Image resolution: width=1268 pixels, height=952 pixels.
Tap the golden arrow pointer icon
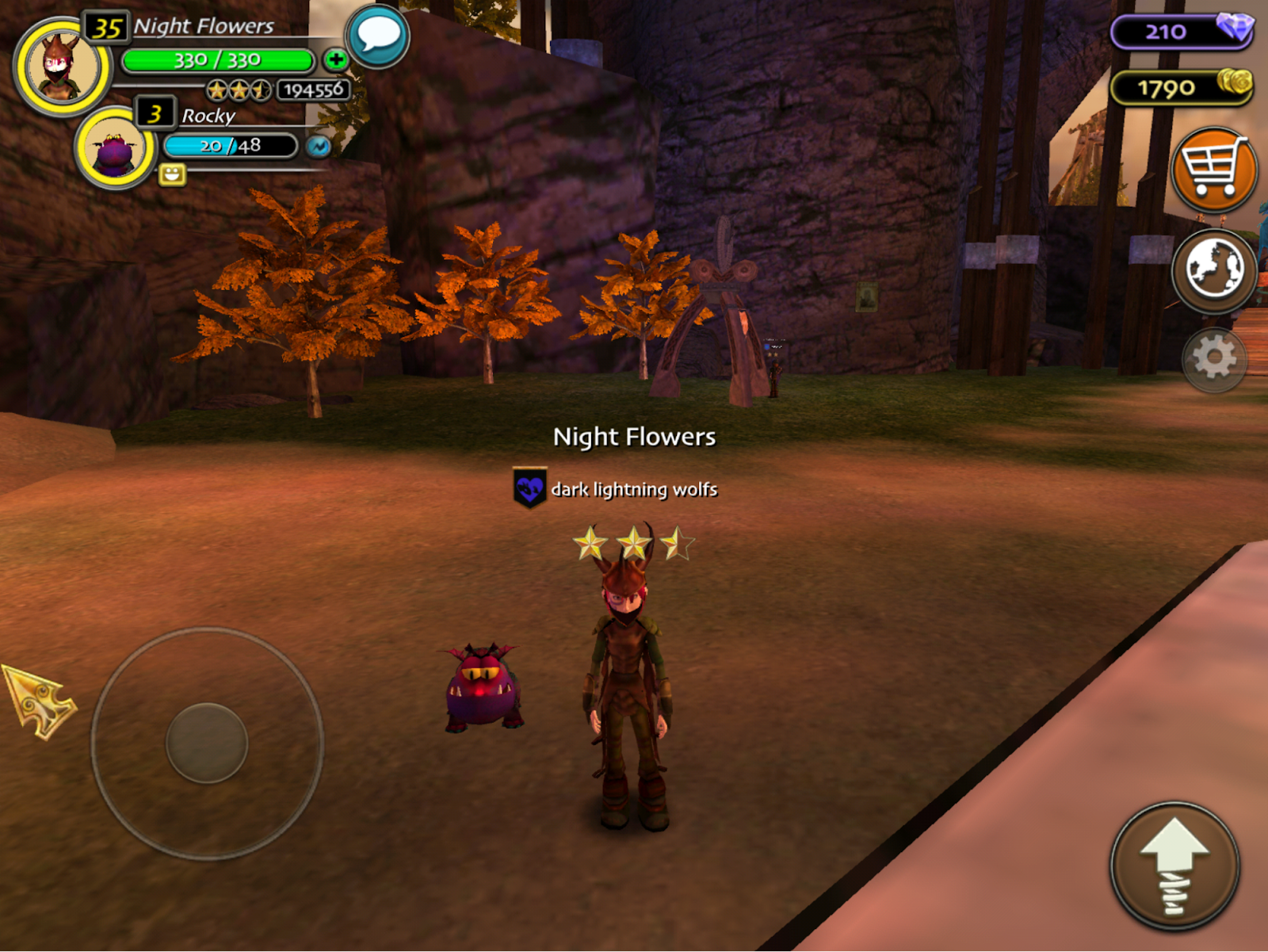[x=40, y=701]
